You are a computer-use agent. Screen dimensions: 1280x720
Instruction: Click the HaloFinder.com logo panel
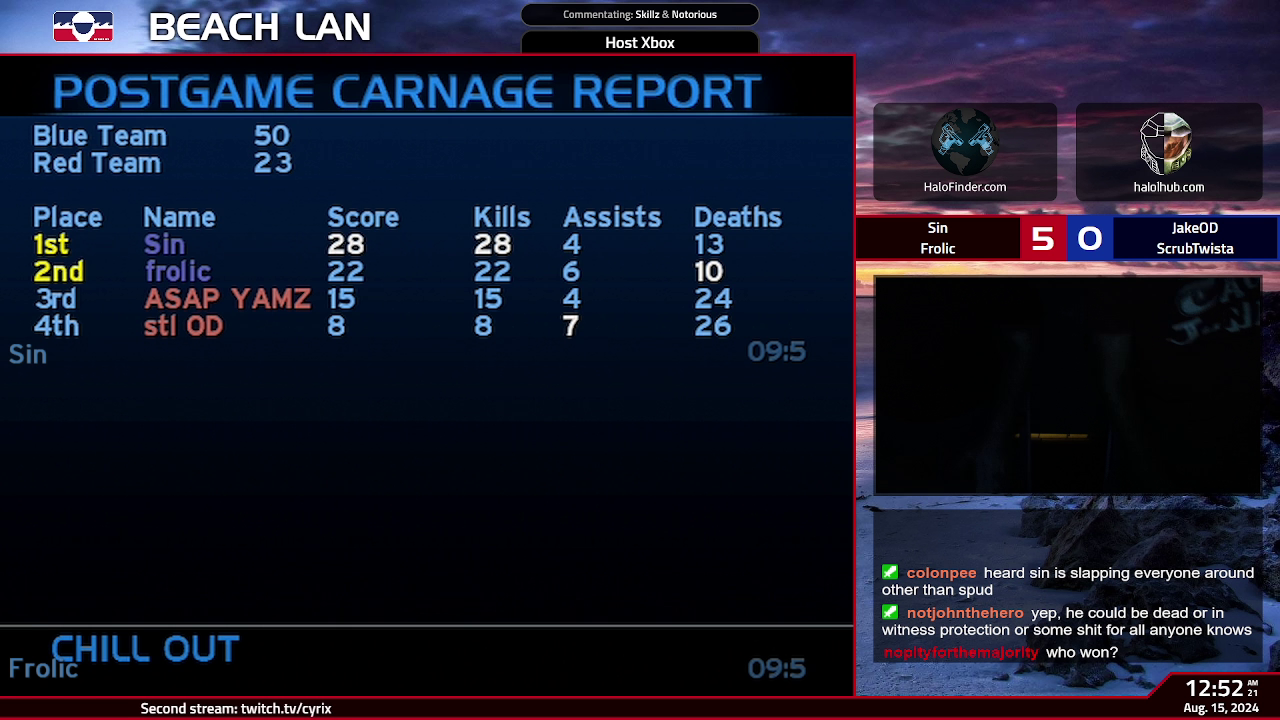click(965, 152)
